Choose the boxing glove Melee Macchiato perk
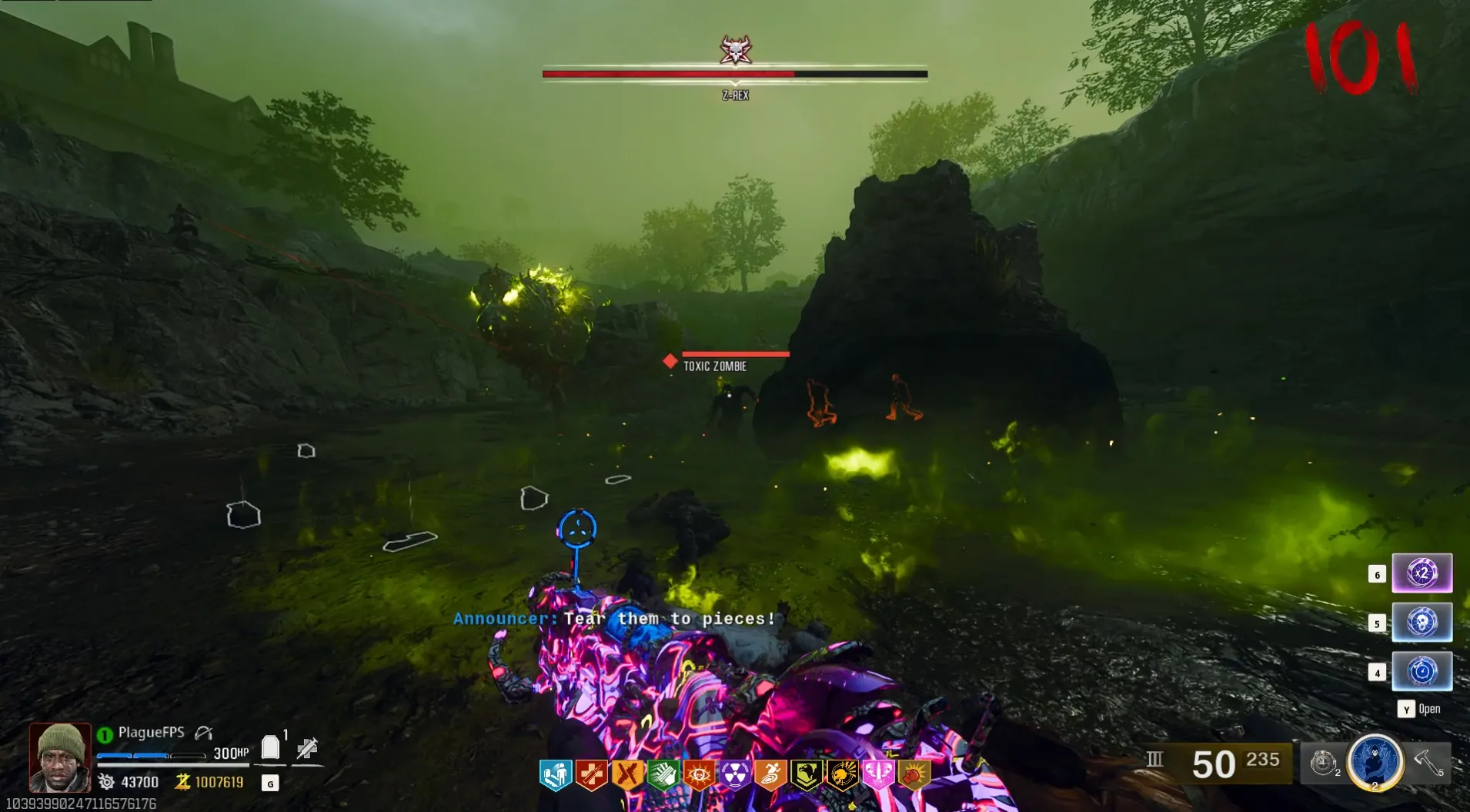Image resolution: width=1470 pixels, height=812 pixels. [x=914, y=775]
